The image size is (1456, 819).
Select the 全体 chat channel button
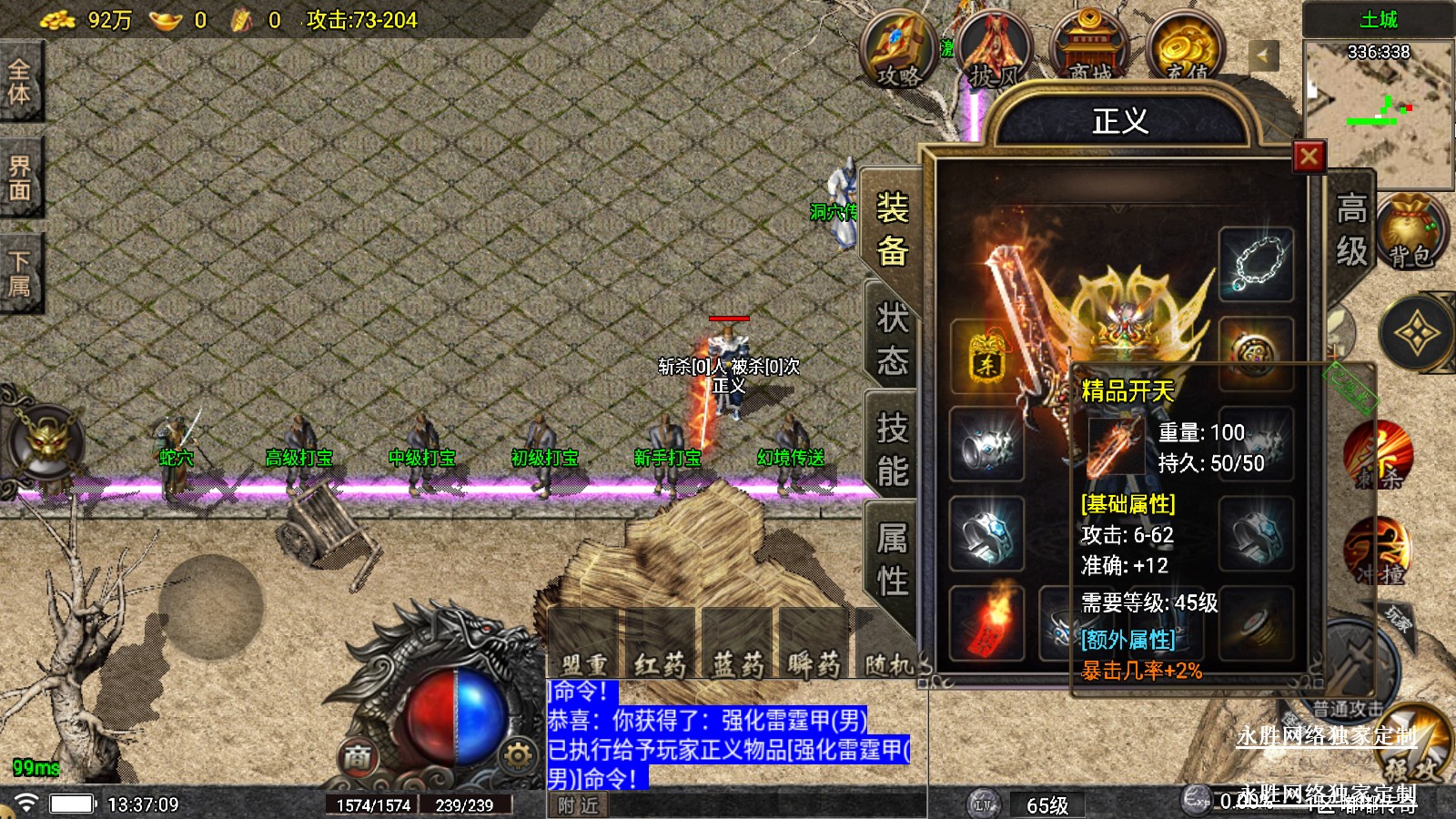[20, 82]
